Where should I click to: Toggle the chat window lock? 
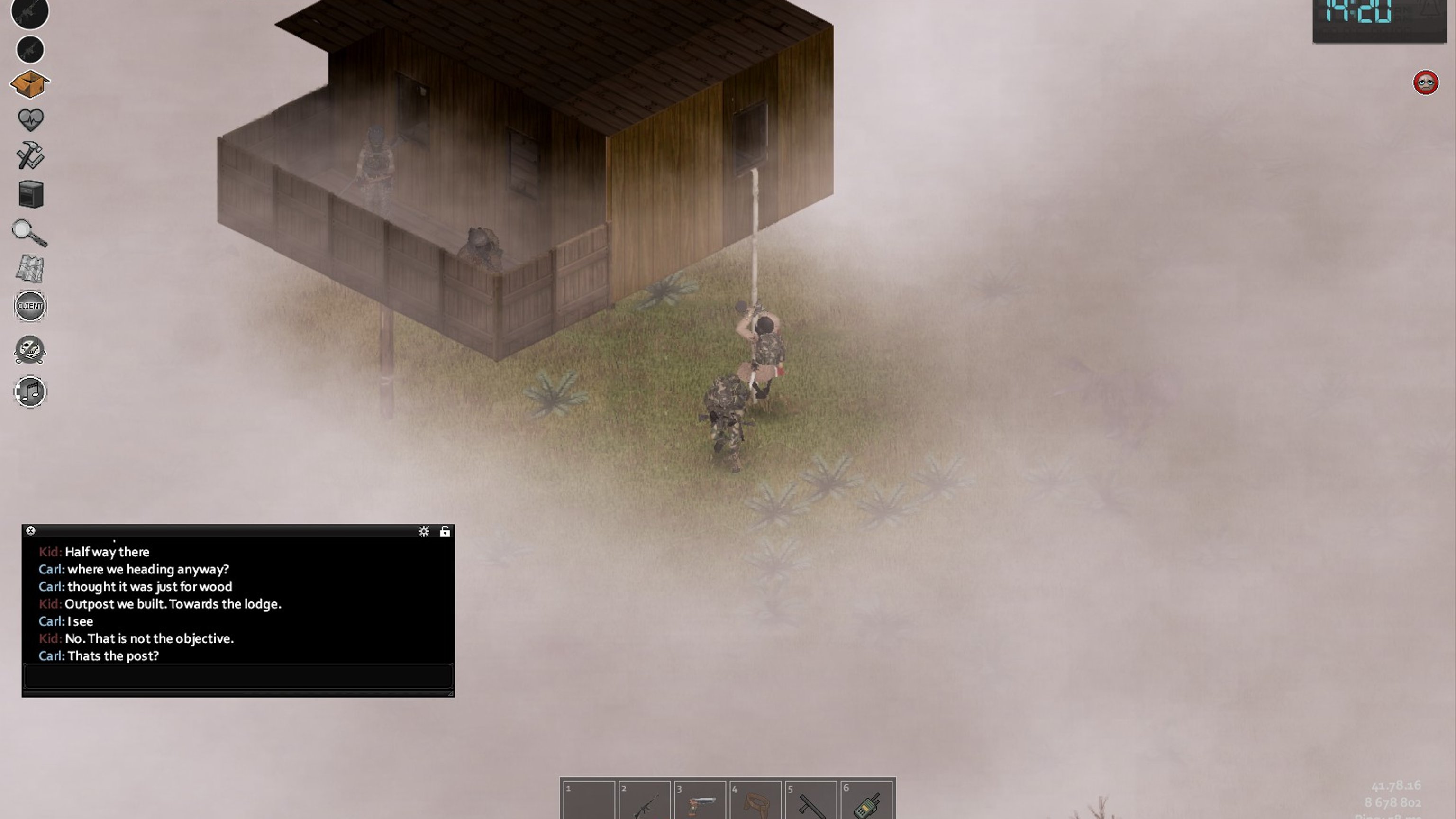tap(445, 531)
